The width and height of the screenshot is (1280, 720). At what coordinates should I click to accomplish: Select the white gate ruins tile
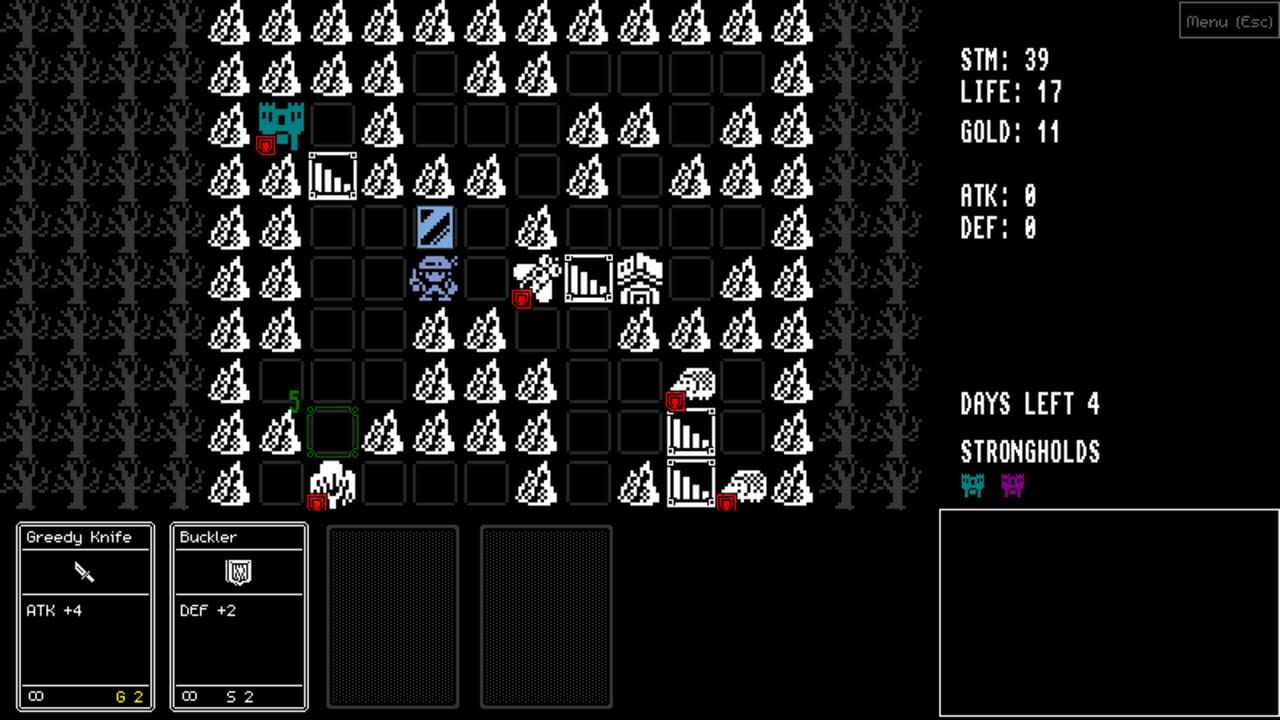click(640, 278)
